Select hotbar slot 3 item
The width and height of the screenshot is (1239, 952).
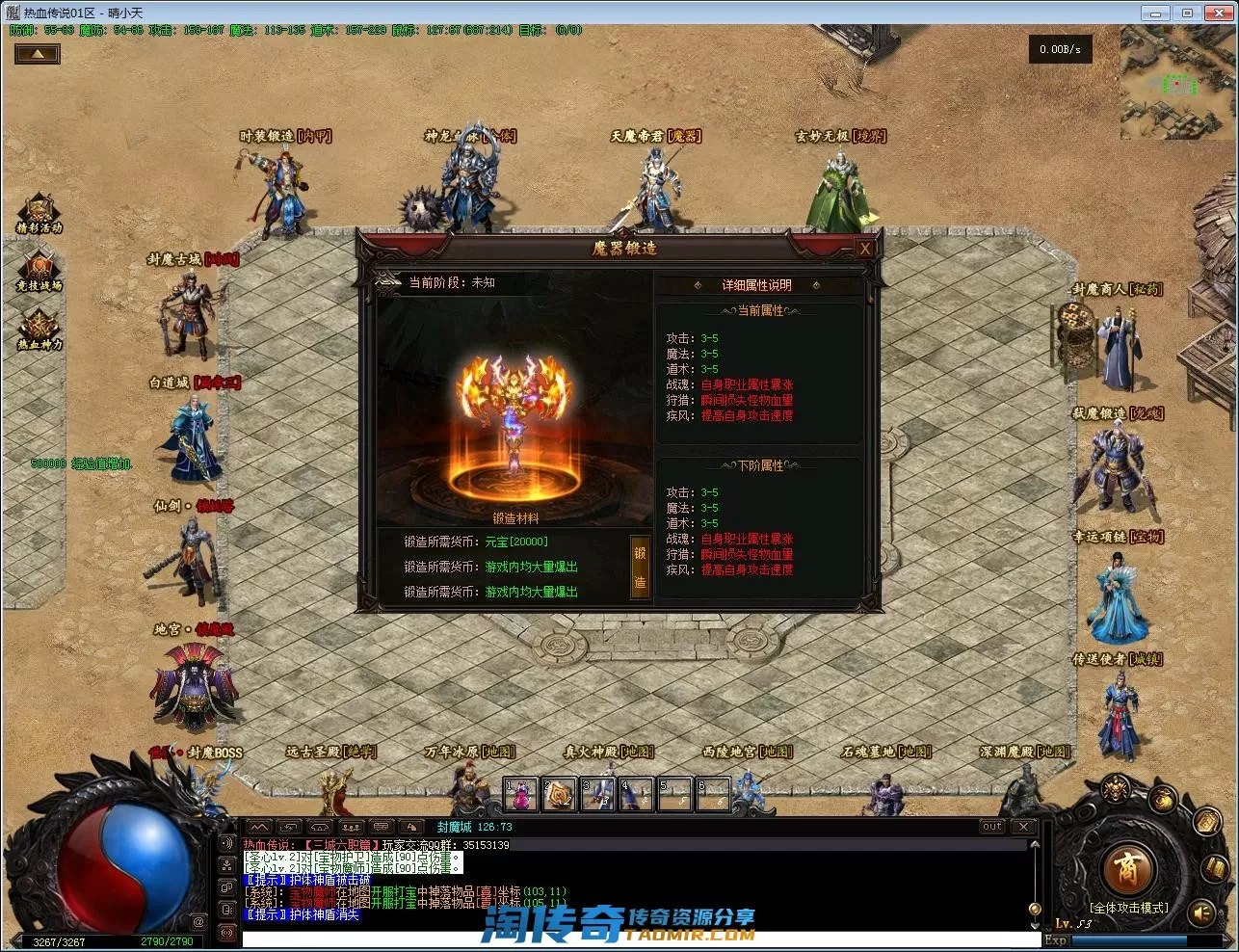tap(597, 794)
